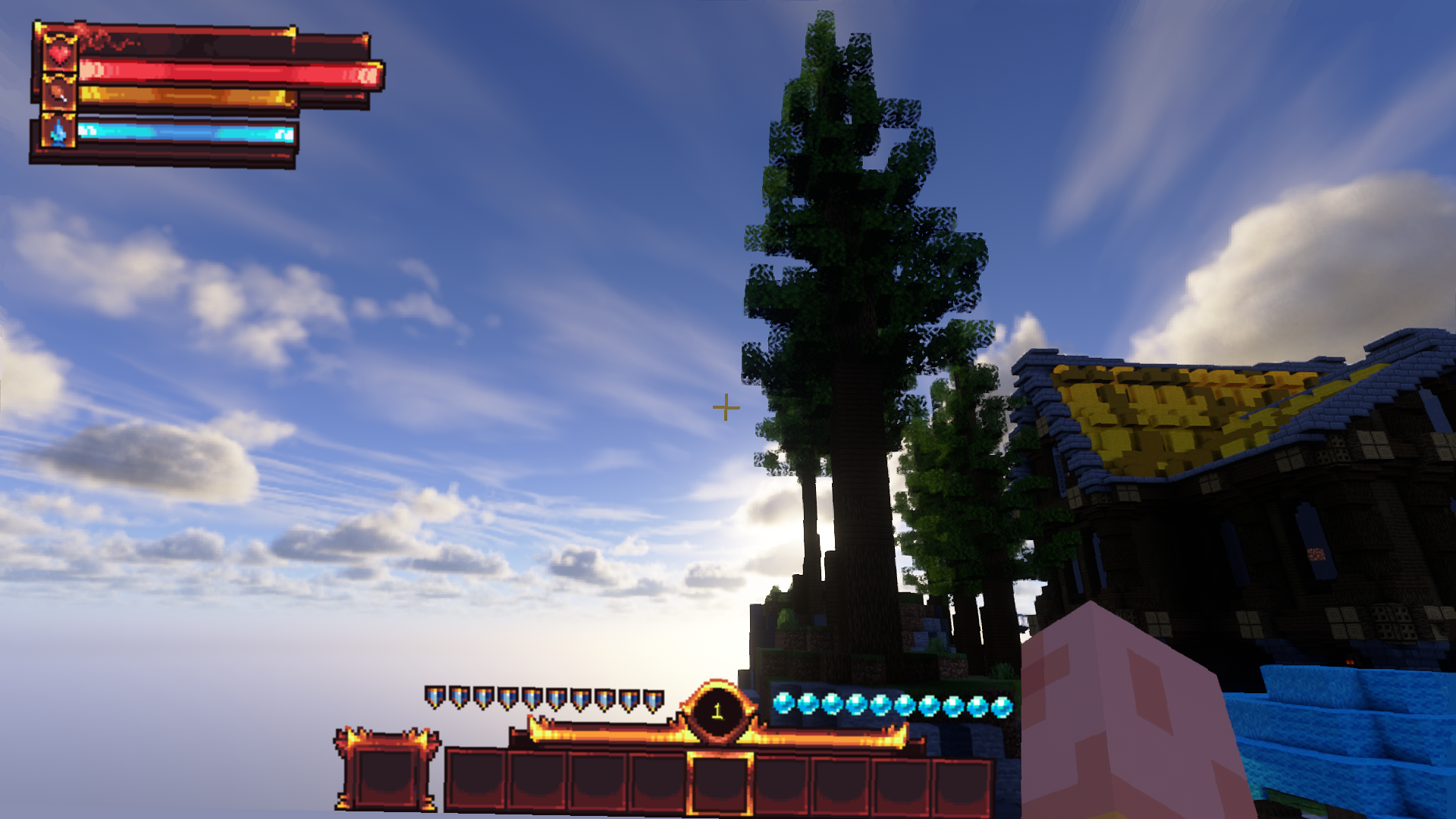
Task: Click the crosshair in the sky
Action: (x=726, y=407)
